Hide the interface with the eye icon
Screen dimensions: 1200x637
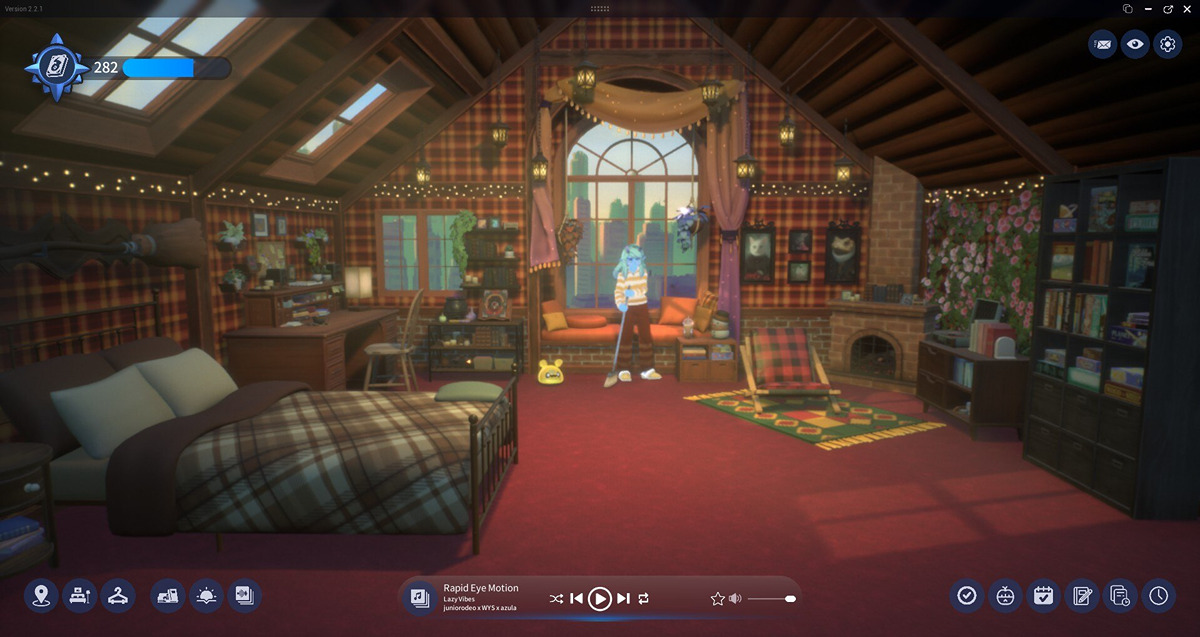1134,44
